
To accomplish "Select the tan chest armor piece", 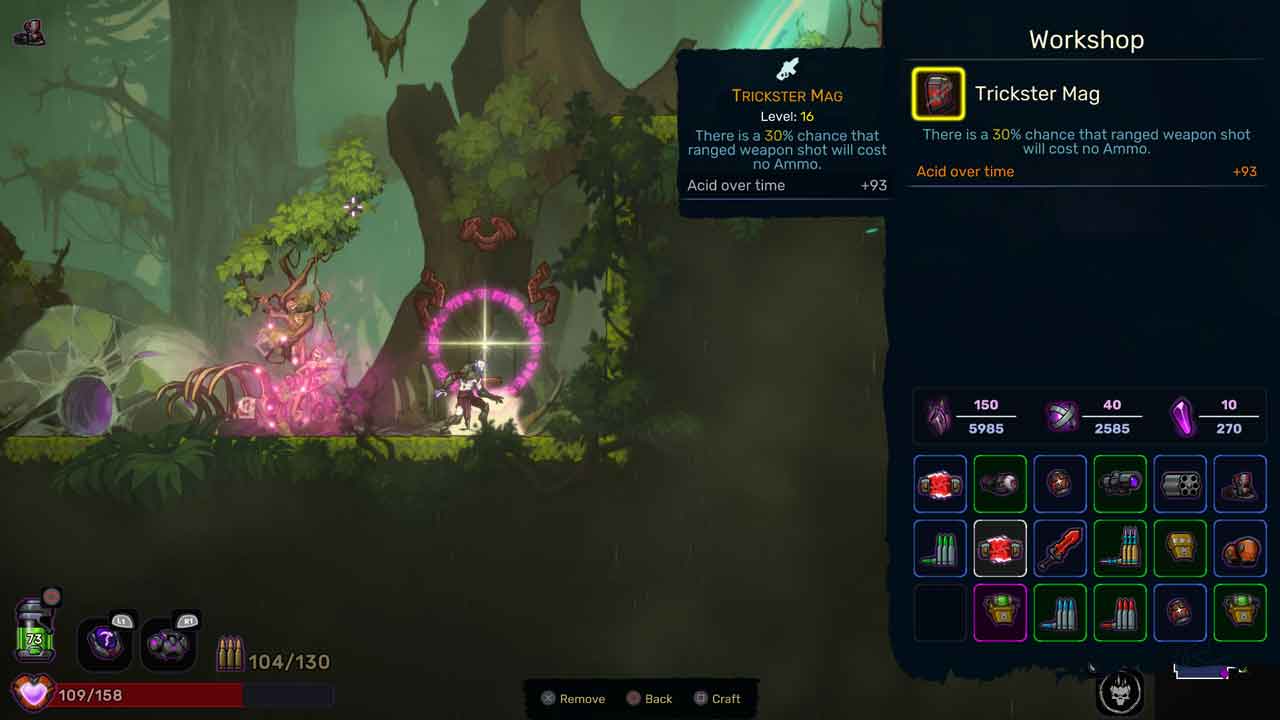I will click(x=1180, y=549).
